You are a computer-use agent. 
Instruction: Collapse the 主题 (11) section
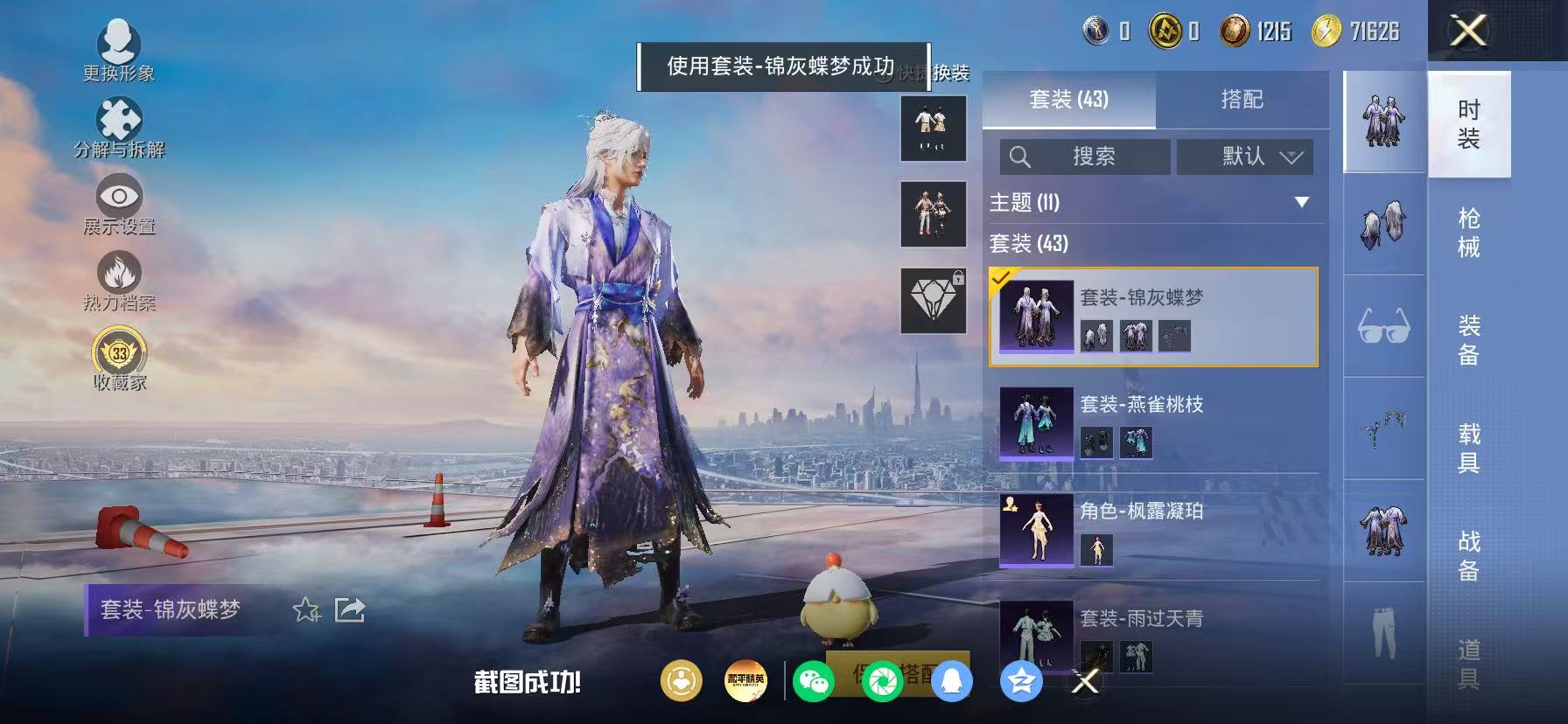pos(1299,203)
